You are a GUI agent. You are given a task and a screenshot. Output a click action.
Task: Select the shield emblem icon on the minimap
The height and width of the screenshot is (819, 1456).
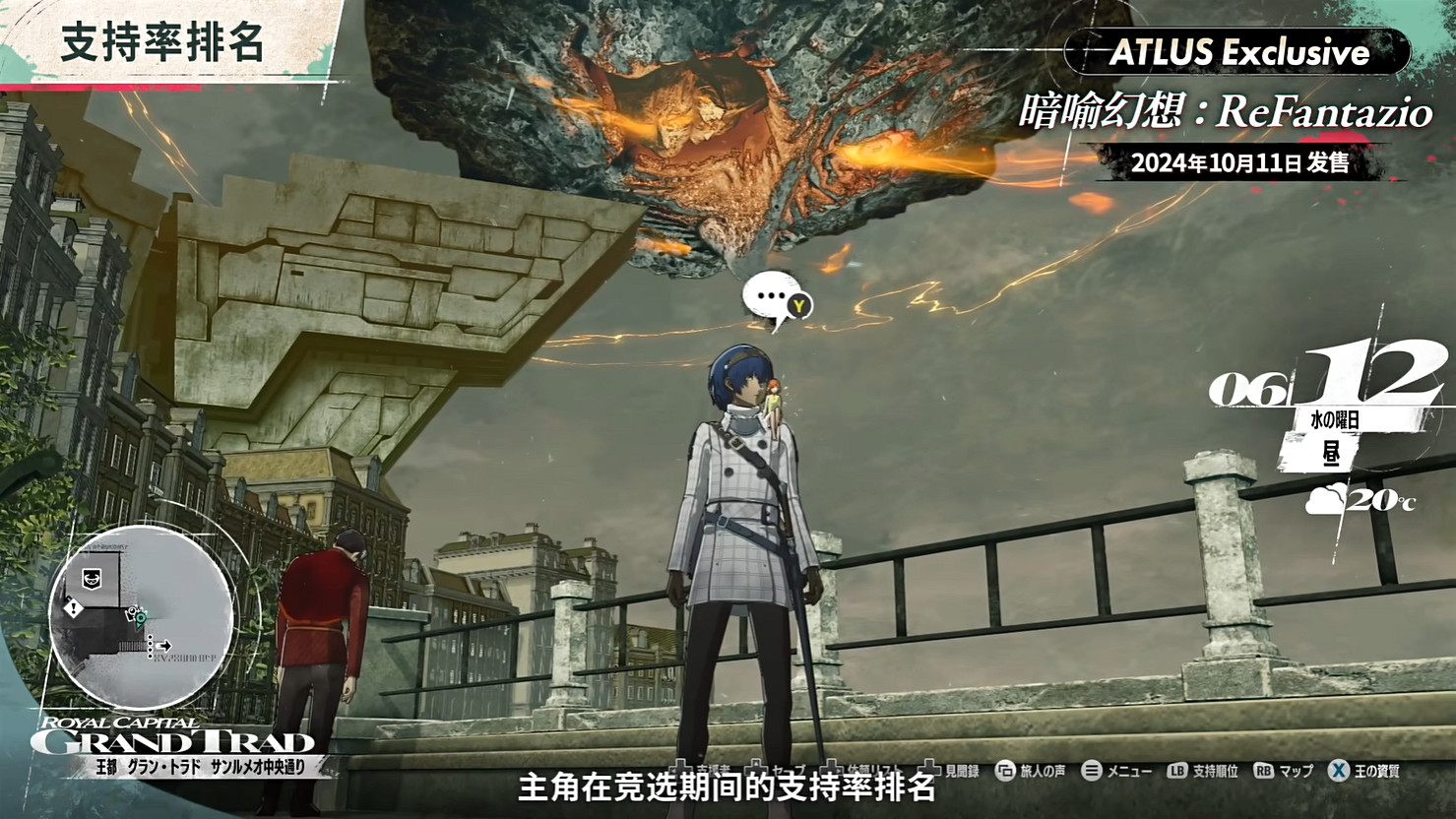[x=92, y=578]
